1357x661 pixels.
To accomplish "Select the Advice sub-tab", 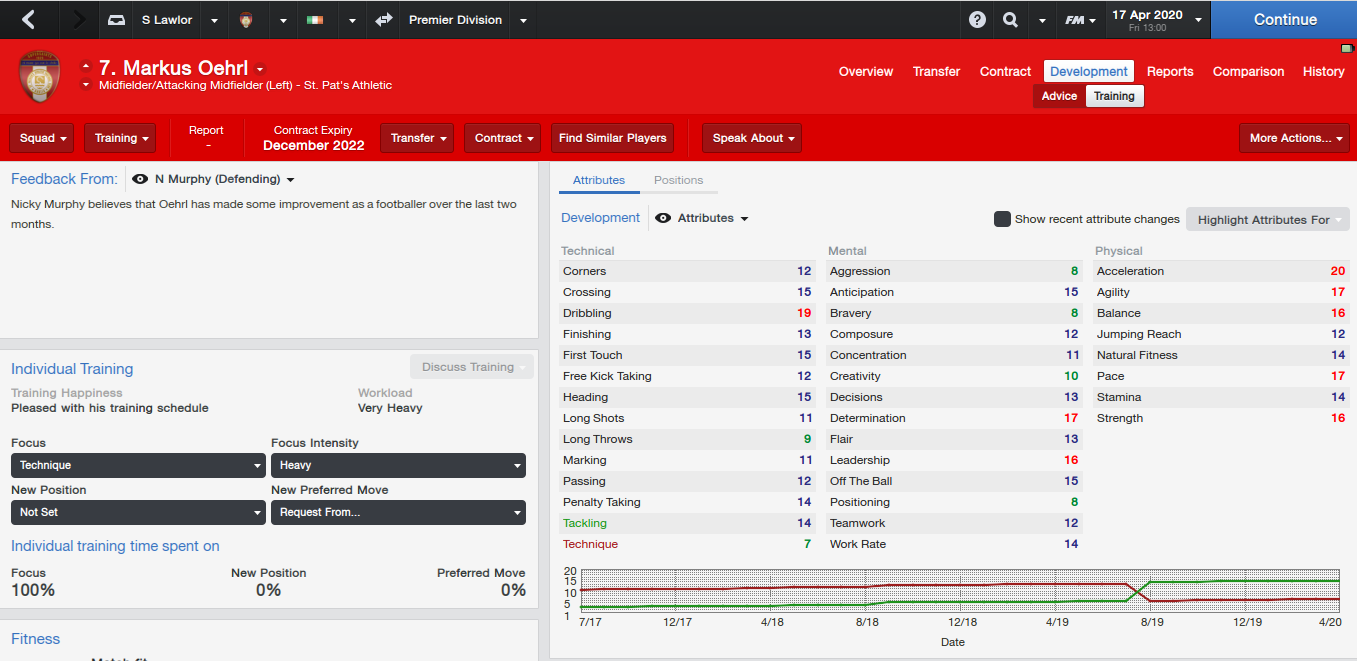I will click(x=1059, y=96).
